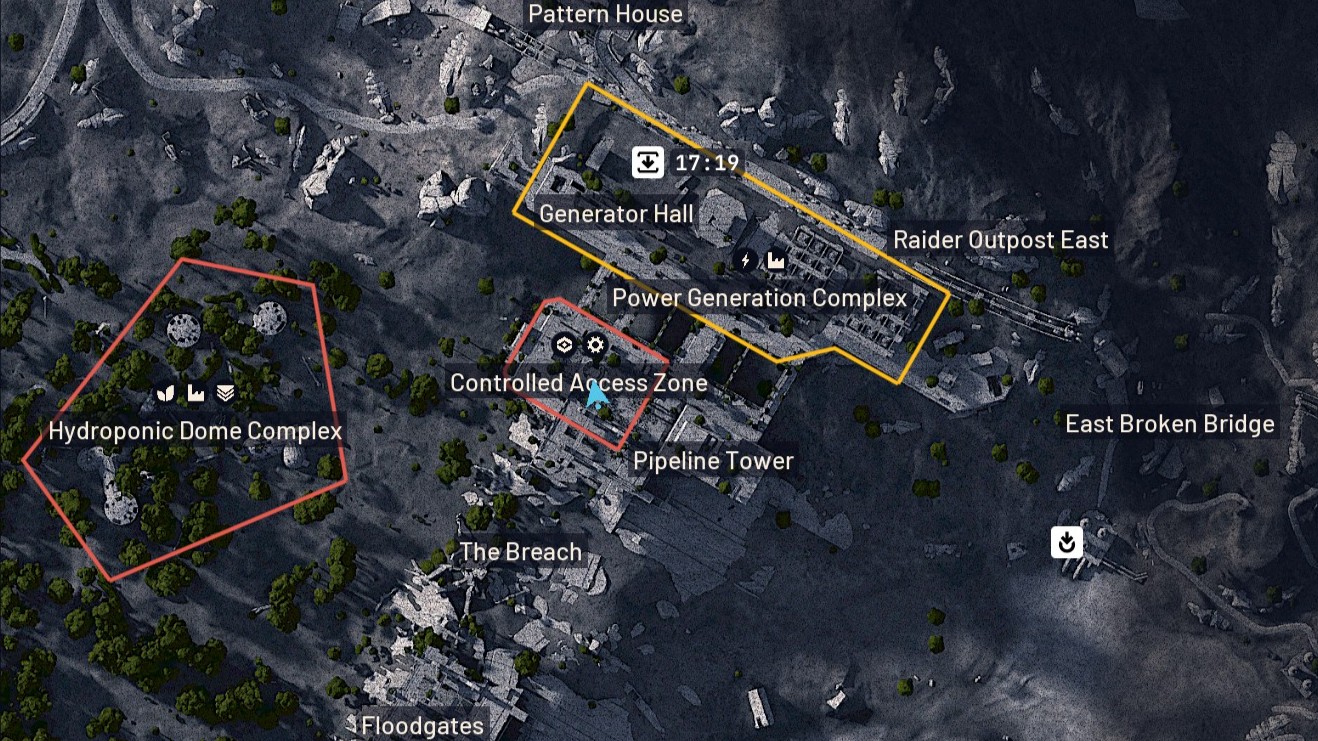Toggle the eye icon in Controlled Access Zone
The height and width of the screenshot is (741, 1318).
point(564,344)
